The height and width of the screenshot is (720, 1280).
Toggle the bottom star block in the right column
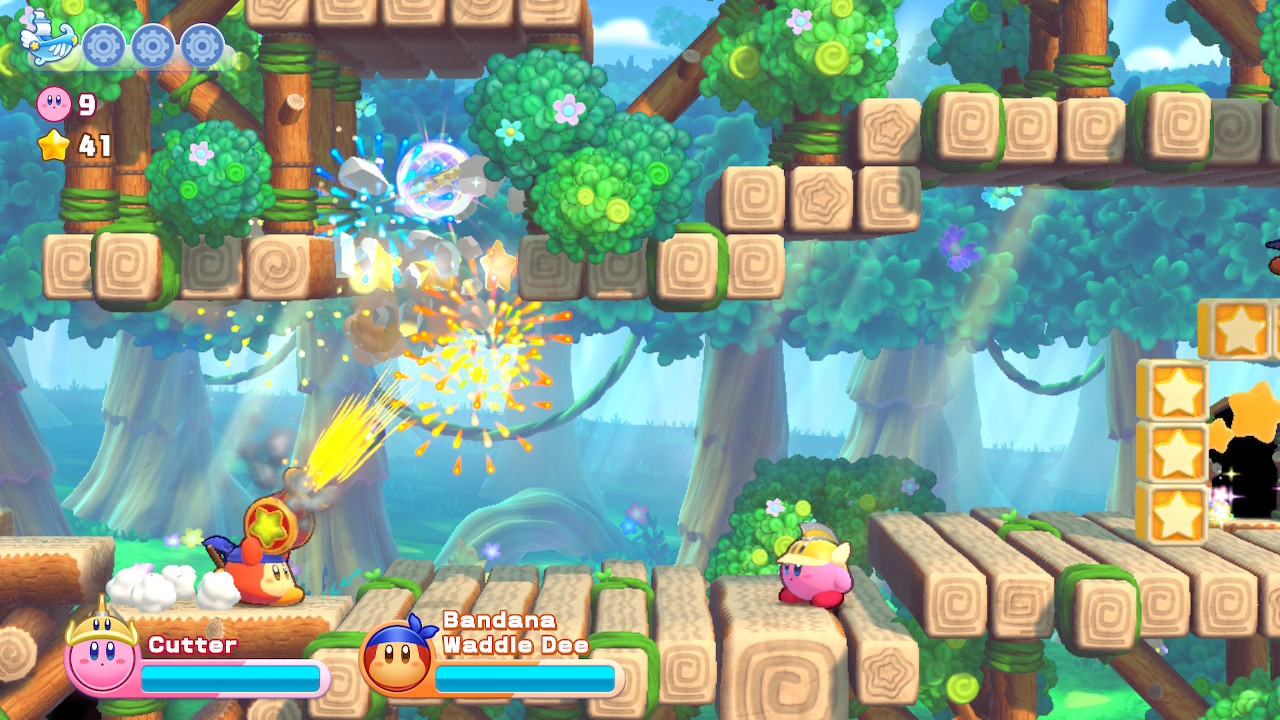tap(1176, 515)
